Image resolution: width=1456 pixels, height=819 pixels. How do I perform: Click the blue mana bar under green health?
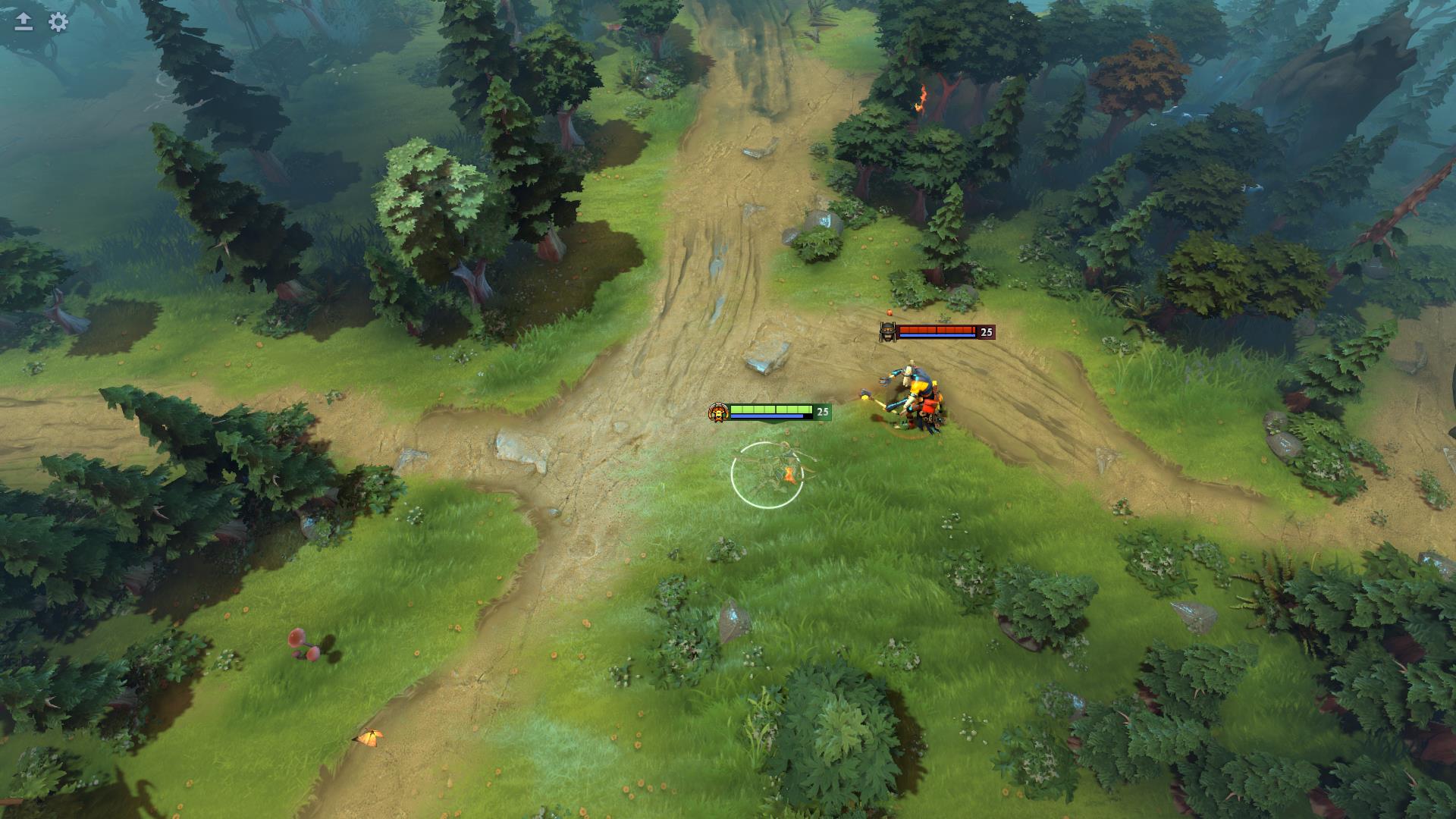click(x=766, y=416)
